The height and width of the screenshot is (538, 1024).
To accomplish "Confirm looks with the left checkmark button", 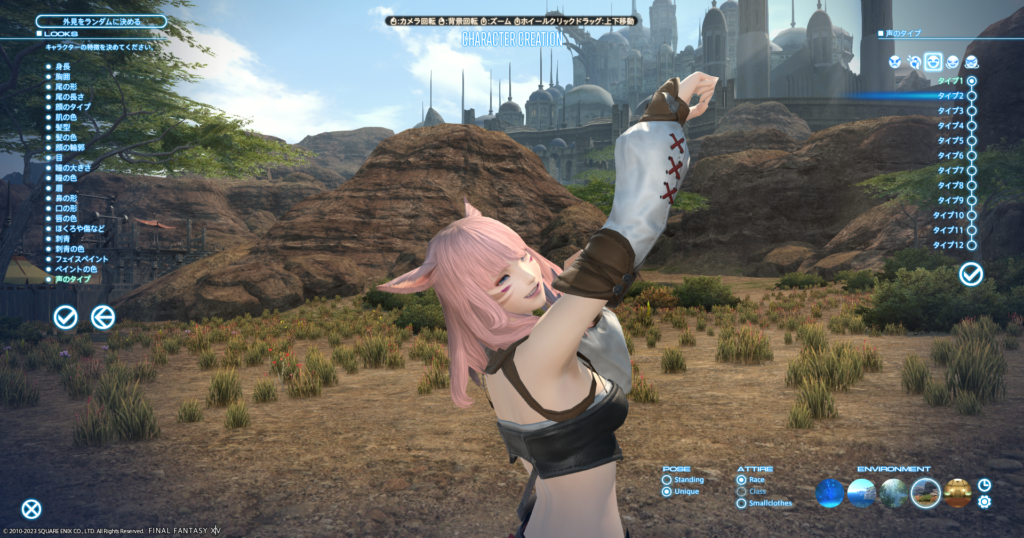I will pyautogui.click(x=66, y=318).
